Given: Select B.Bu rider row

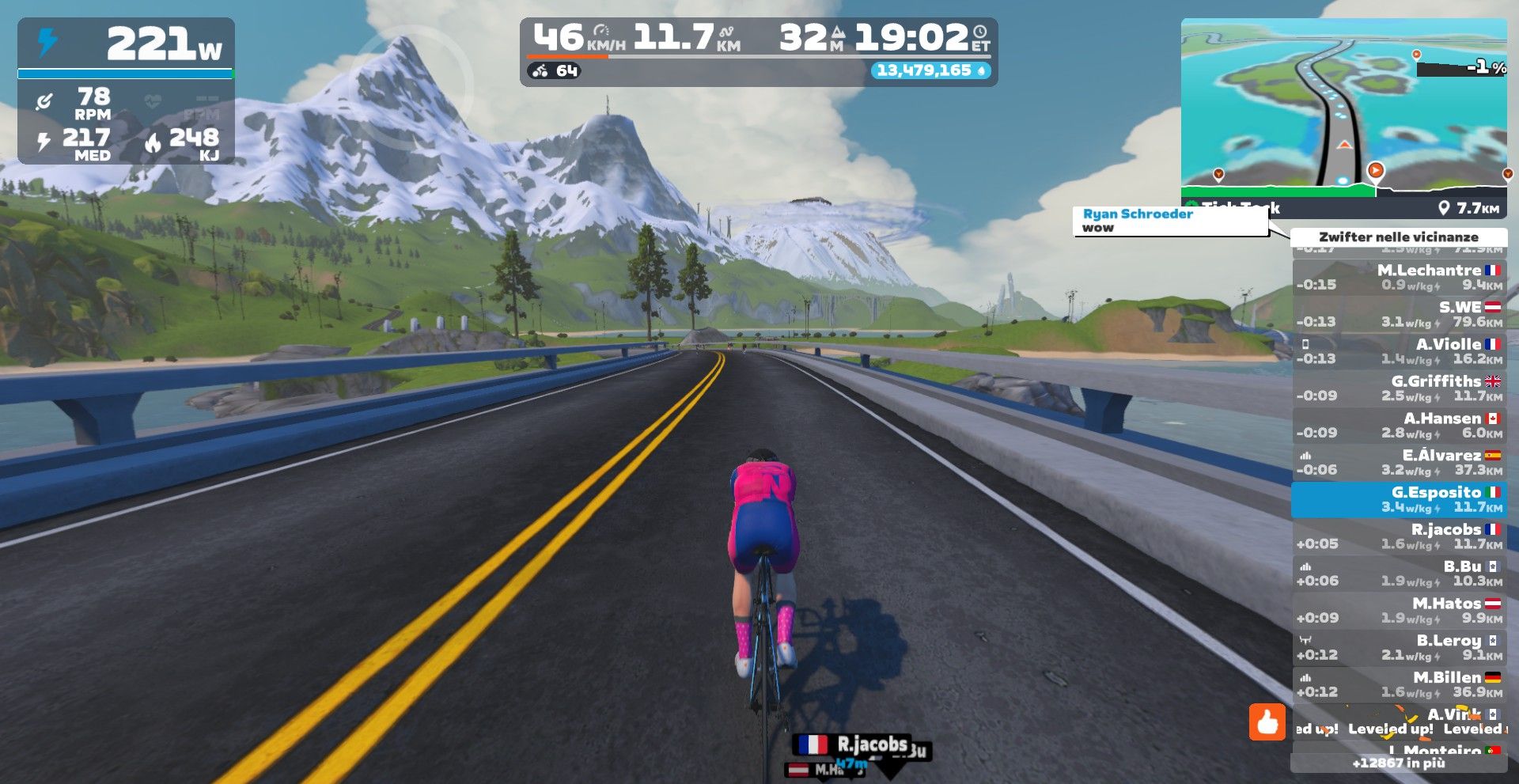Looking at the screenshot, I should tap(1399, 574).
